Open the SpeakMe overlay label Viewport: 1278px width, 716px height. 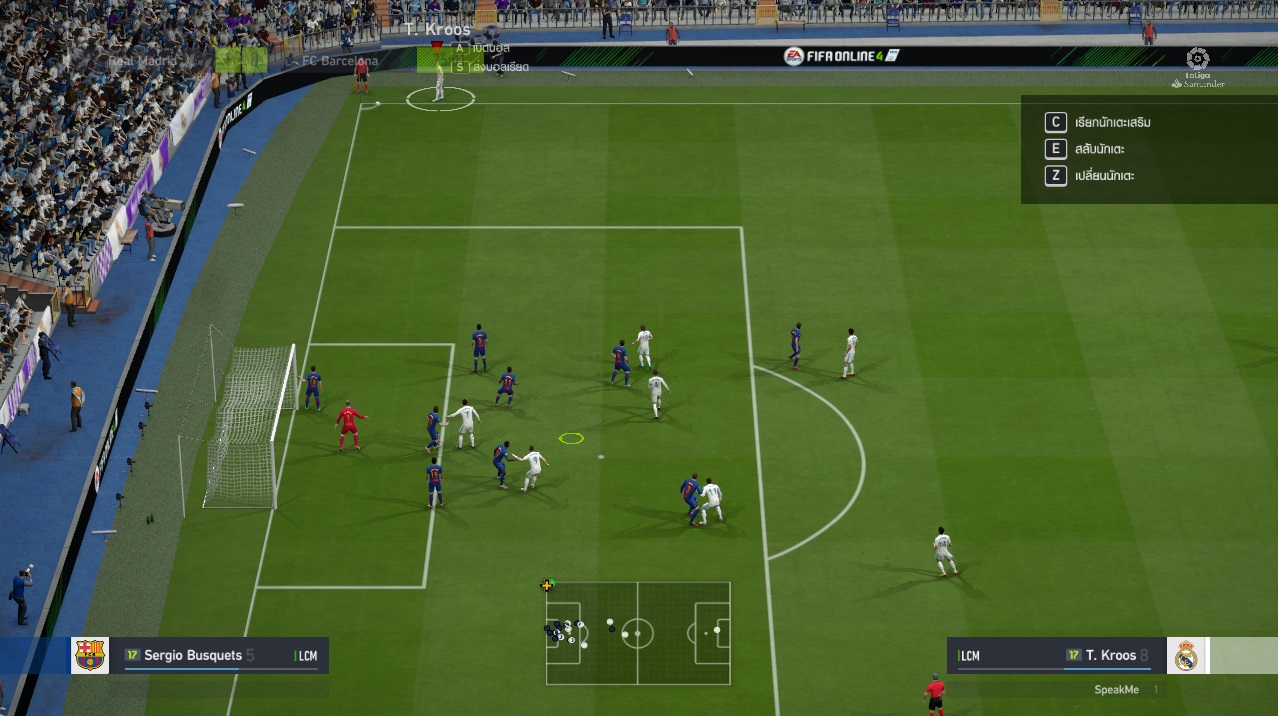[x=1116, y=690]
